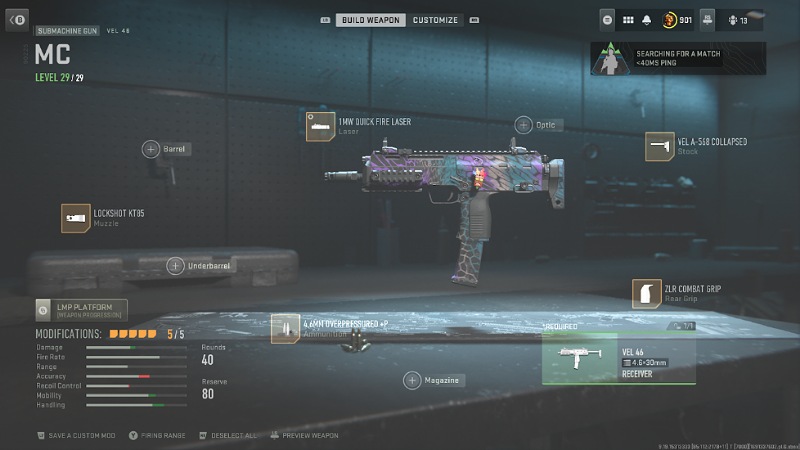
Task: Add an attachment in the Magazine slot
Action: tap(412, 380)
